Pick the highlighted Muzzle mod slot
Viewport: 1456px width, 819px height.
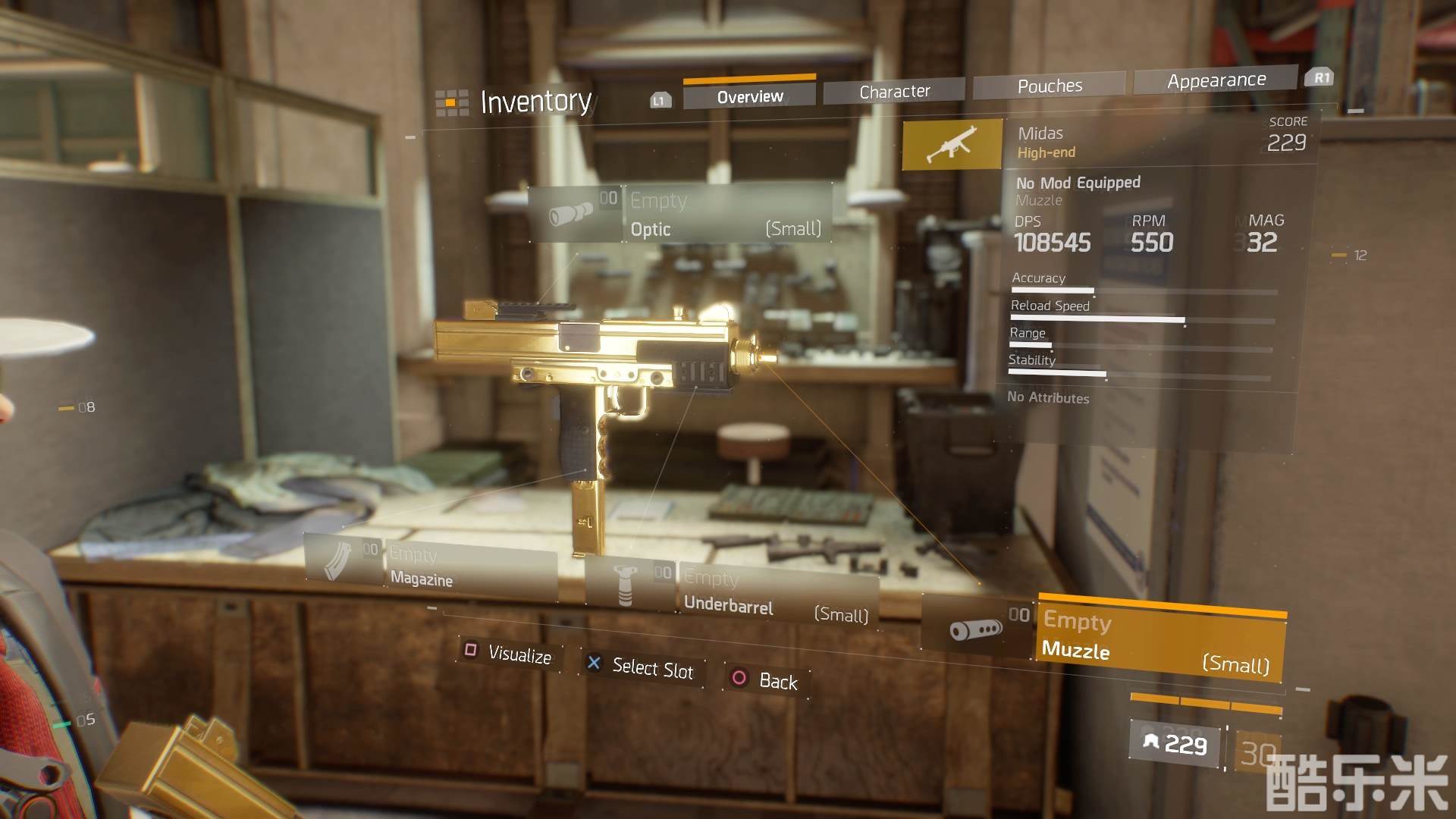tap(1159, 642)
